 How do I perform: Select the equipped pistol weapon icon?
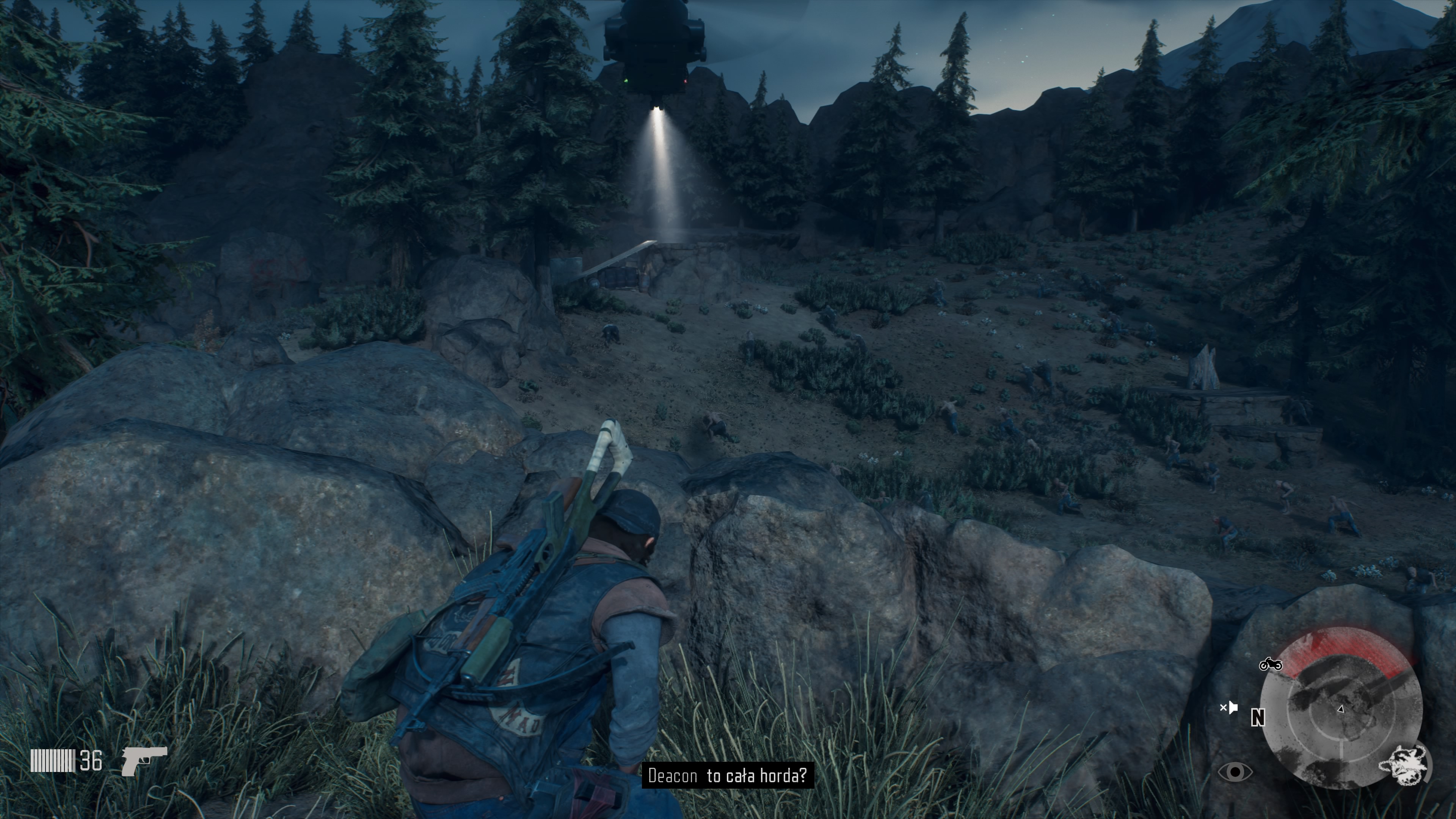pos(144,760)
